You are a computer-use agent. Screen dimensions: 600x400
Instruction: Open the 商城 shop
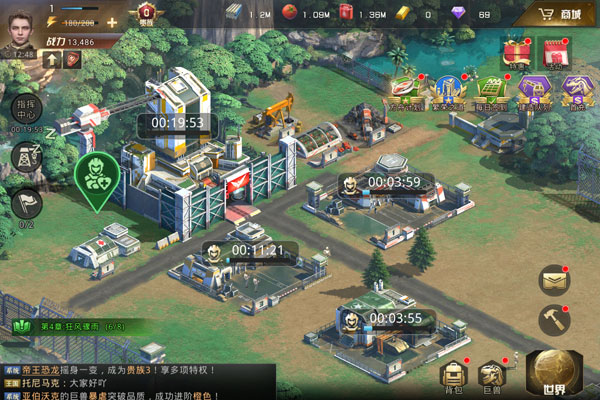click(558, 15)
